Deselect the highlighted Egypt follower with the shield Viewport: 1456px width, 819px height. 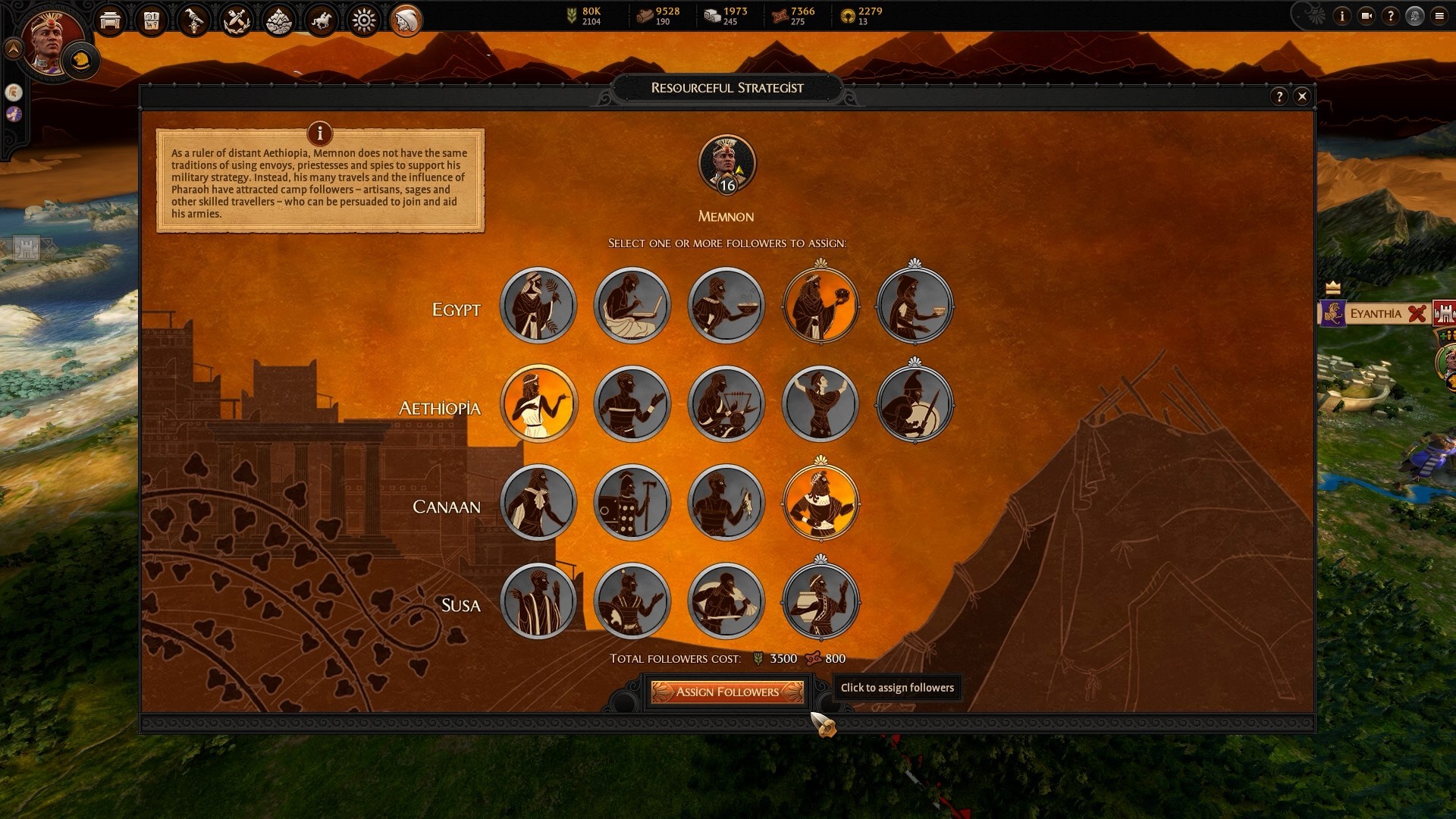click(x=821, y=305)
